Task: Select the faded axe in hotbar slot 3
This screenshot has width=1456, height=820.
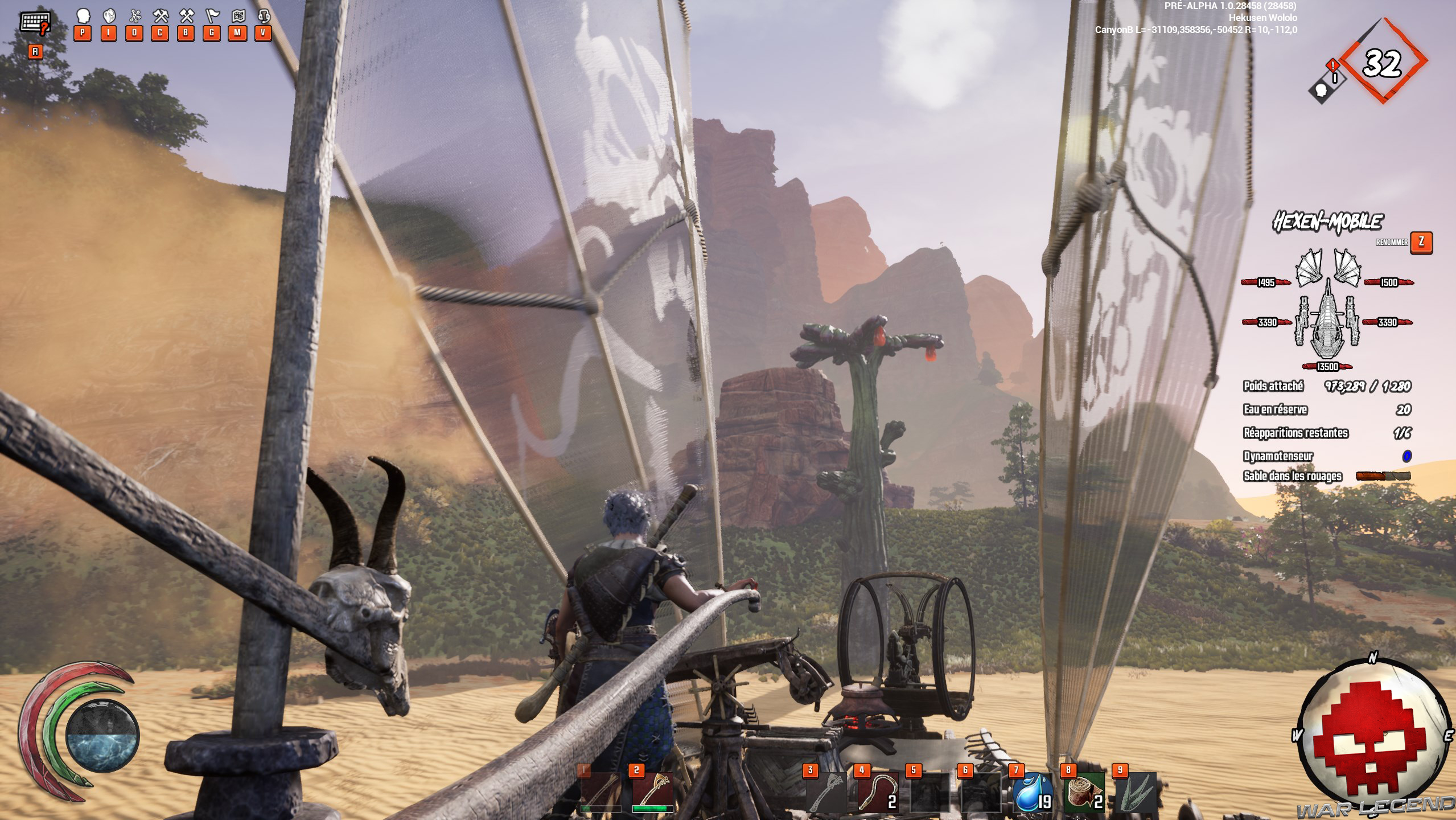Action: (825, 792)
